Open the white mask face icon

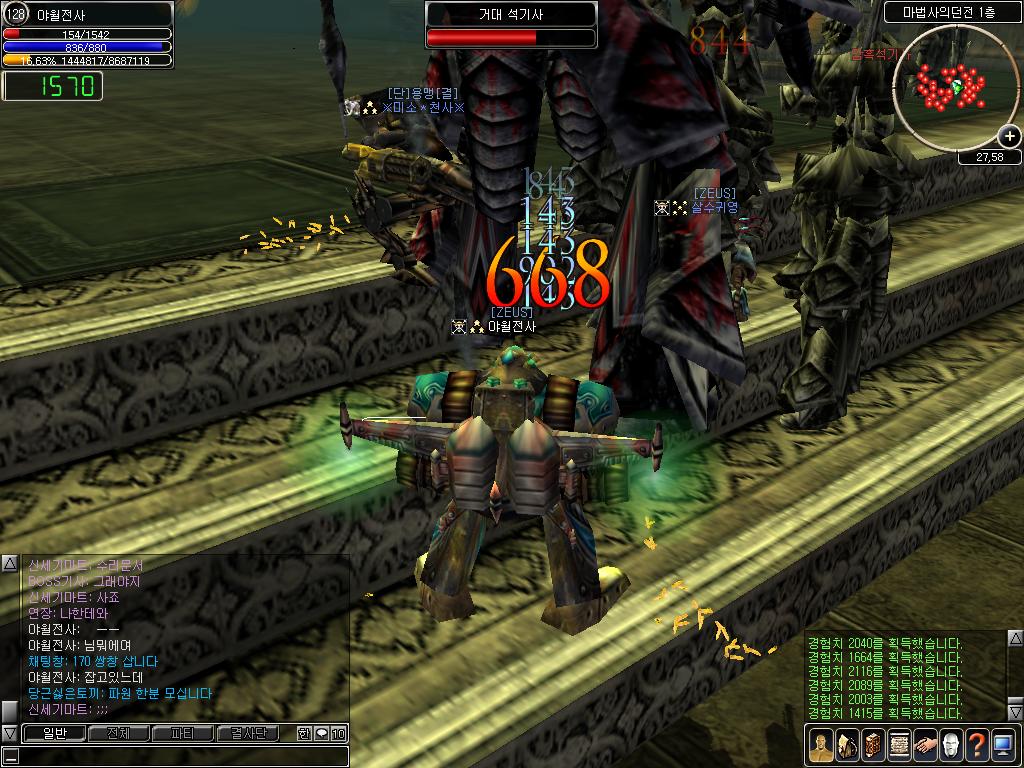point(950,745)
